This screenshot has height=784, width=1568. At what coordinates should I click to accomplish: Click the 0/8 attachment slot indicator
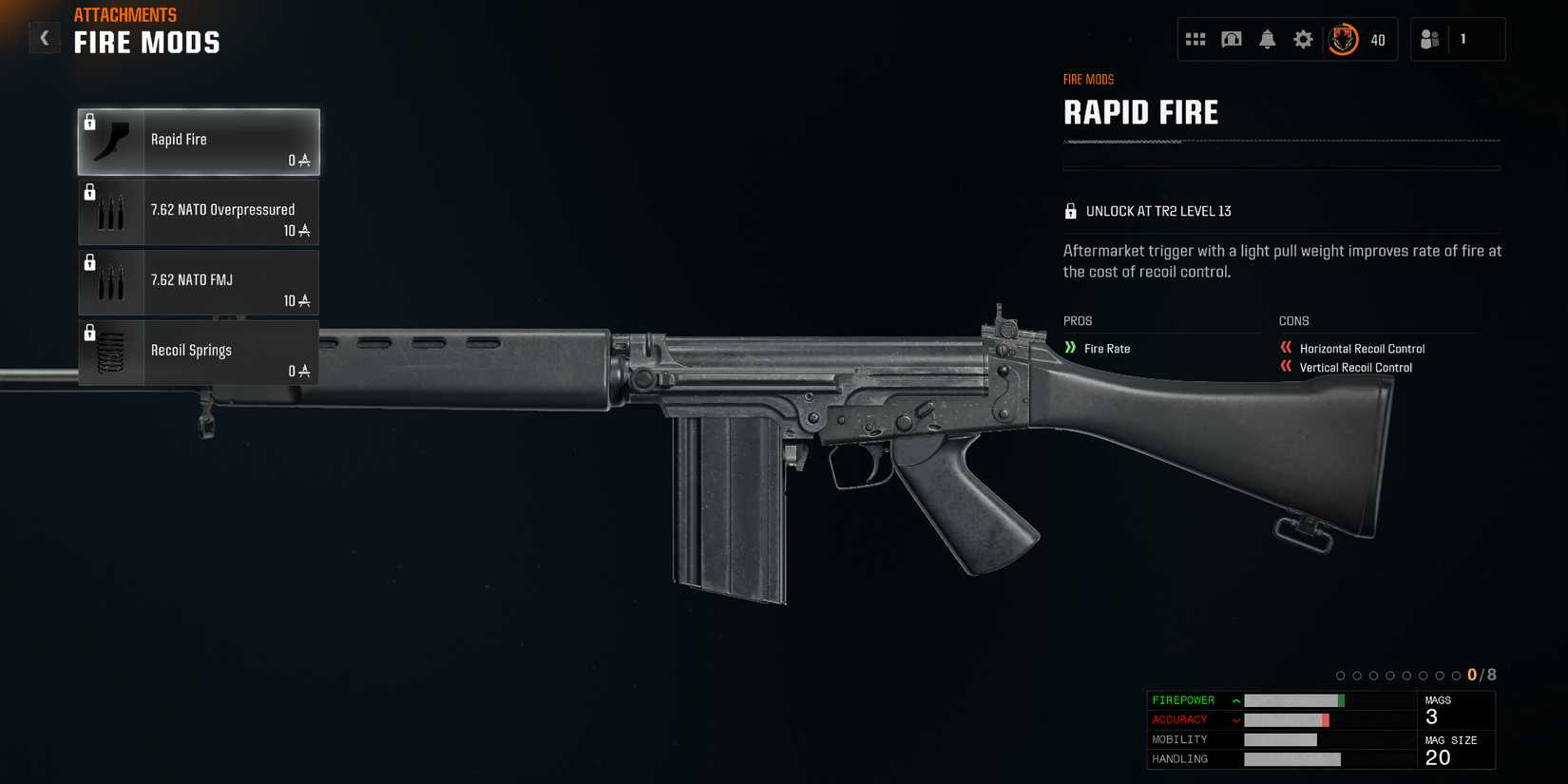click(1480, 674)
